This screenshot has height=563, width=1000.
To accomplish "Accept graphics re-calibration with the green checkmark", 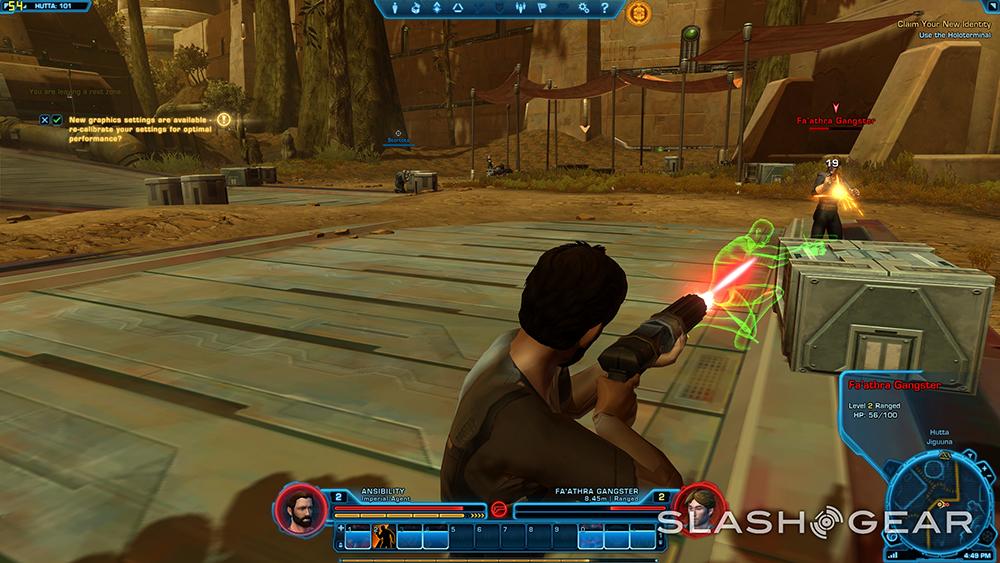I will point(57,120).
